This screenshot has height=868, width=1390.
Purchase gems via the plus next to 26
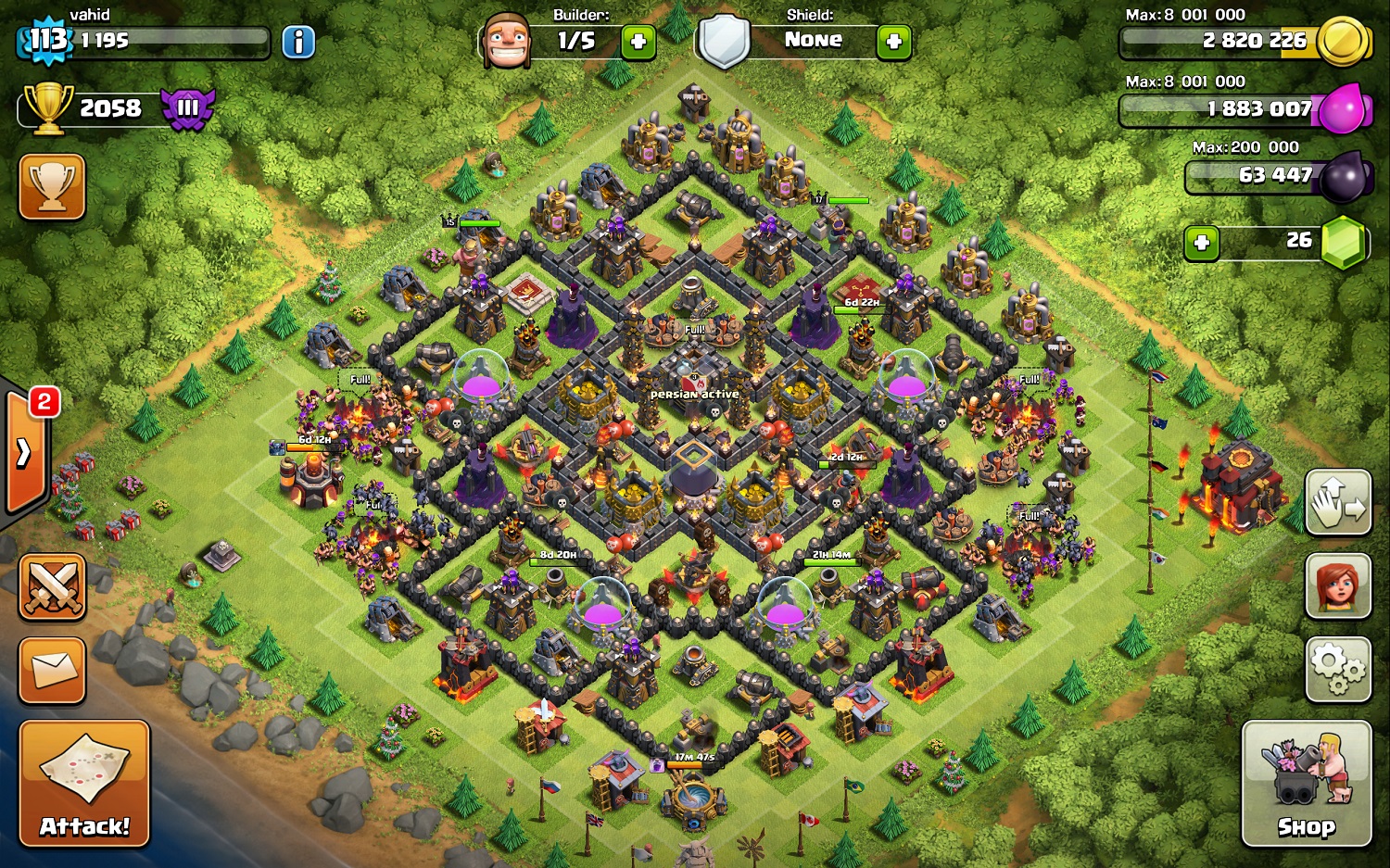pos(1202,243)
